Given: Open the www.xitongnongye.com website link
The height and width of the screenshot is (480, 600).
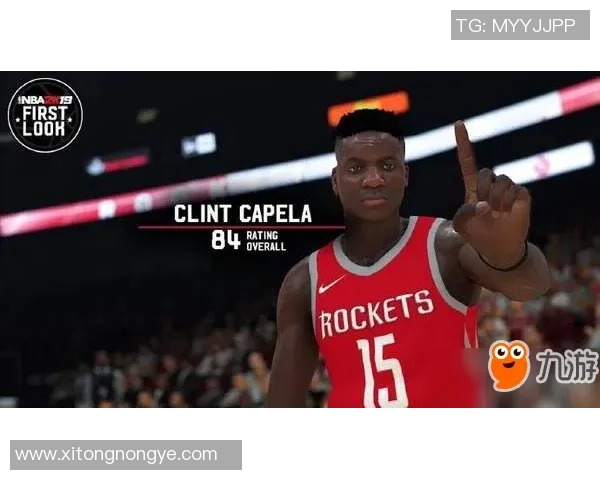Looking at the screenshot, I should click(x=117, y=455).
